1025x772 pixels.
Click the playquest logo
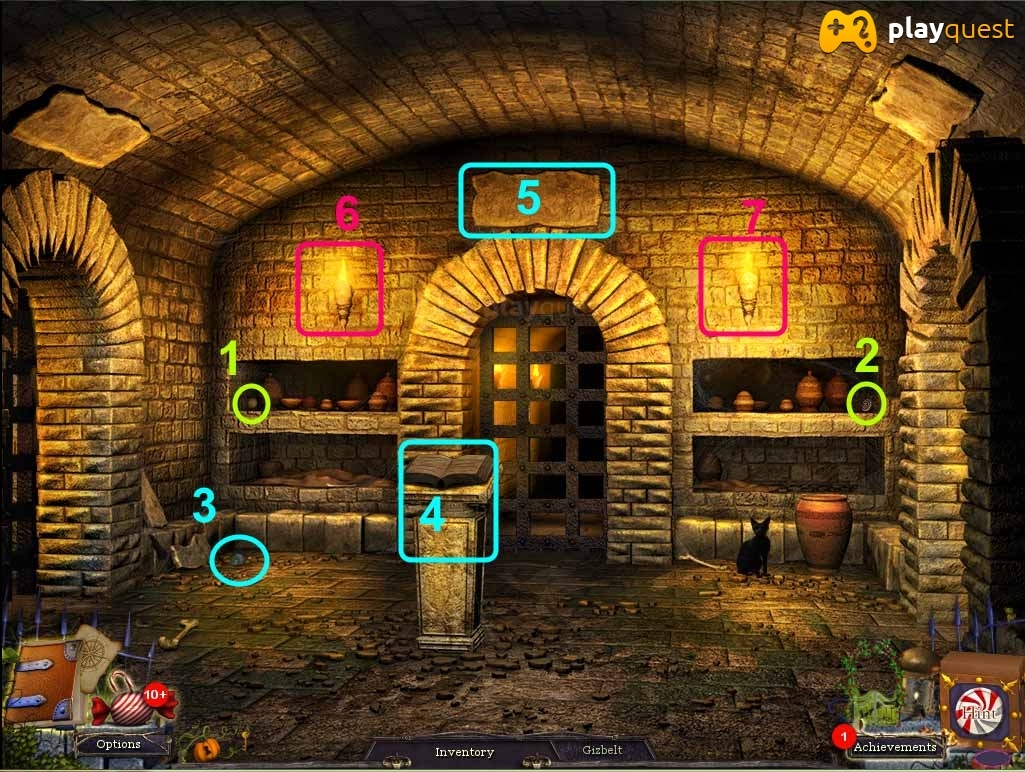(918, 31)
